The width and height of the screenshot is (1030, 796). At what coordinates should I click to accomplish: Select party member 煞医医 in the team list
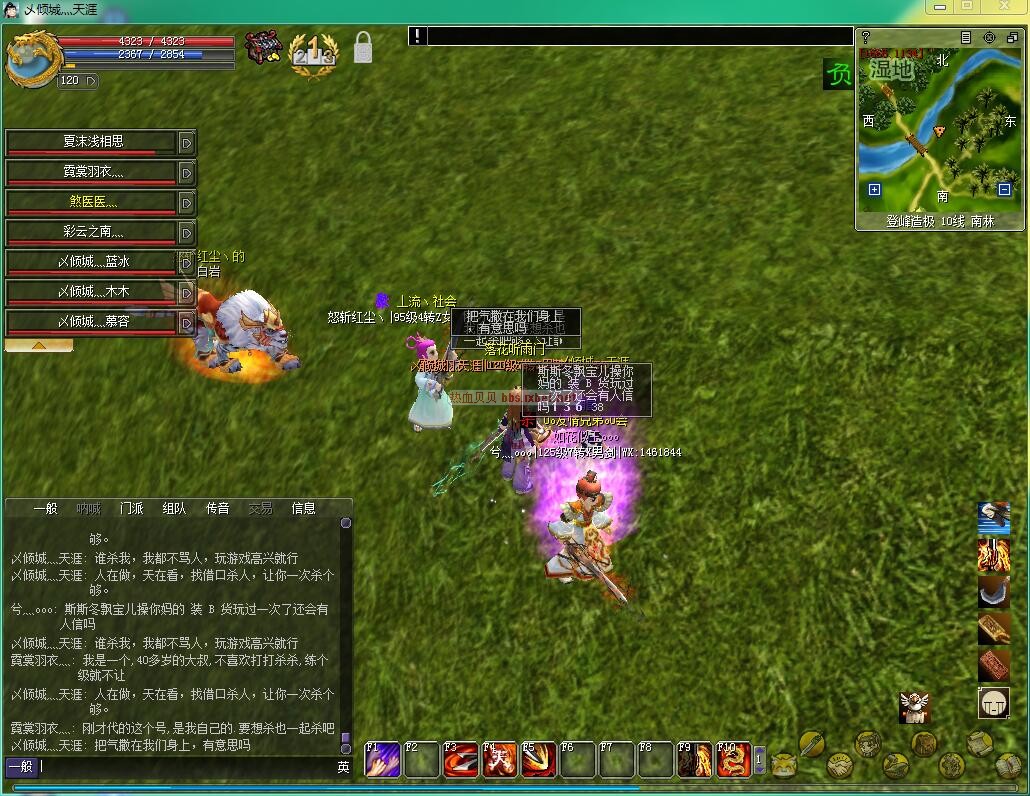(93, 202)
